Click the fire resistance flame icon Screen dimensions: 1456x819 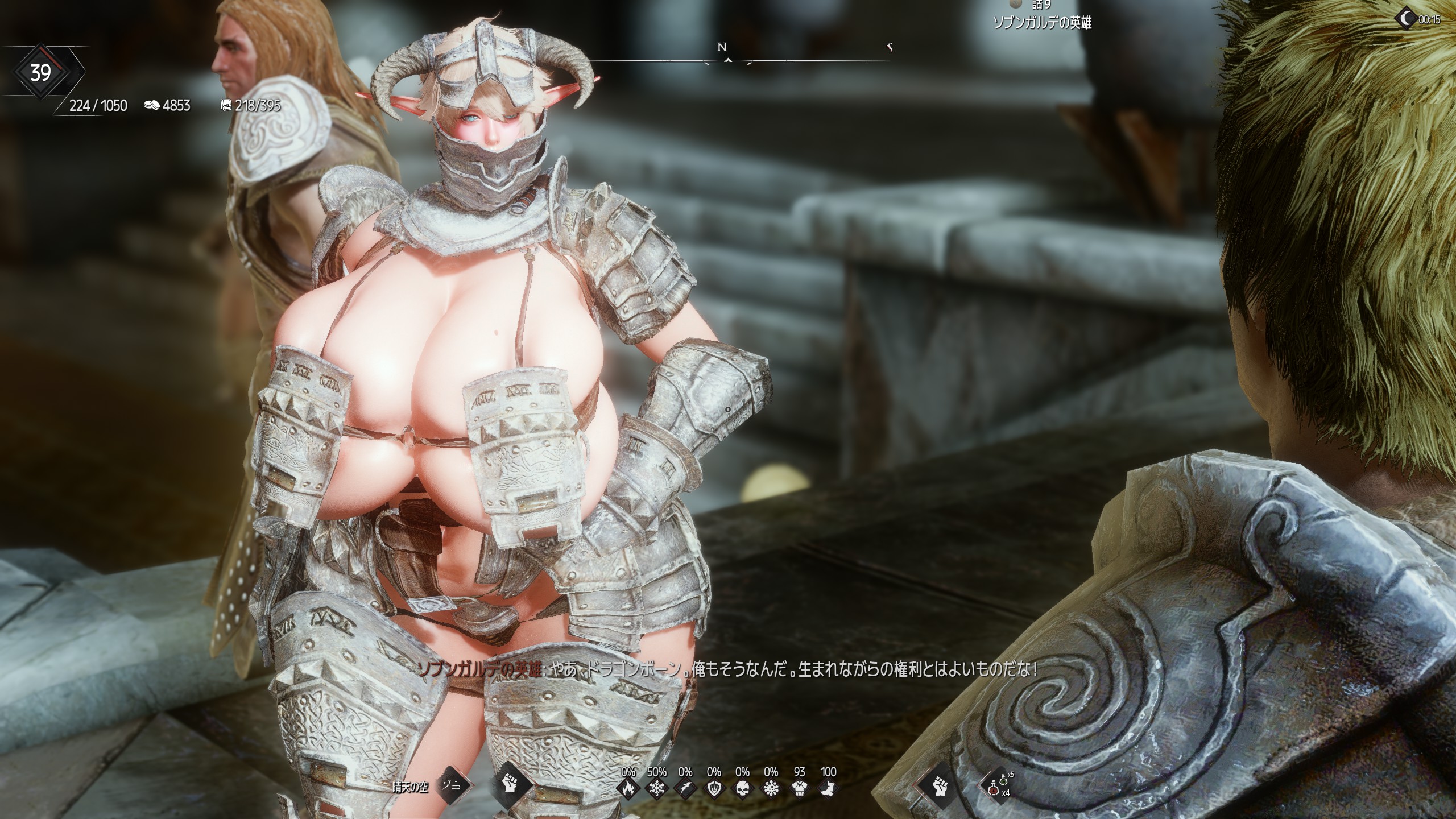pyautogui.click(x=628, y=789)
